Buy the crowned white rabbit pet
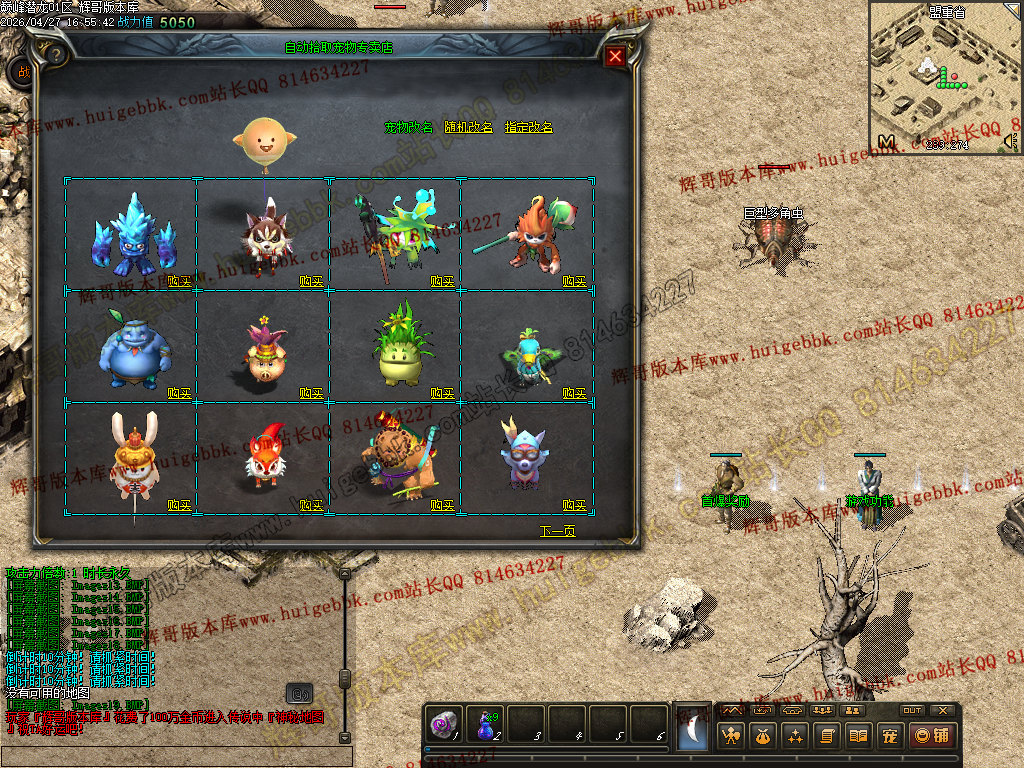This screenshot has height=768, width=1024. click(x=179, y=506)
